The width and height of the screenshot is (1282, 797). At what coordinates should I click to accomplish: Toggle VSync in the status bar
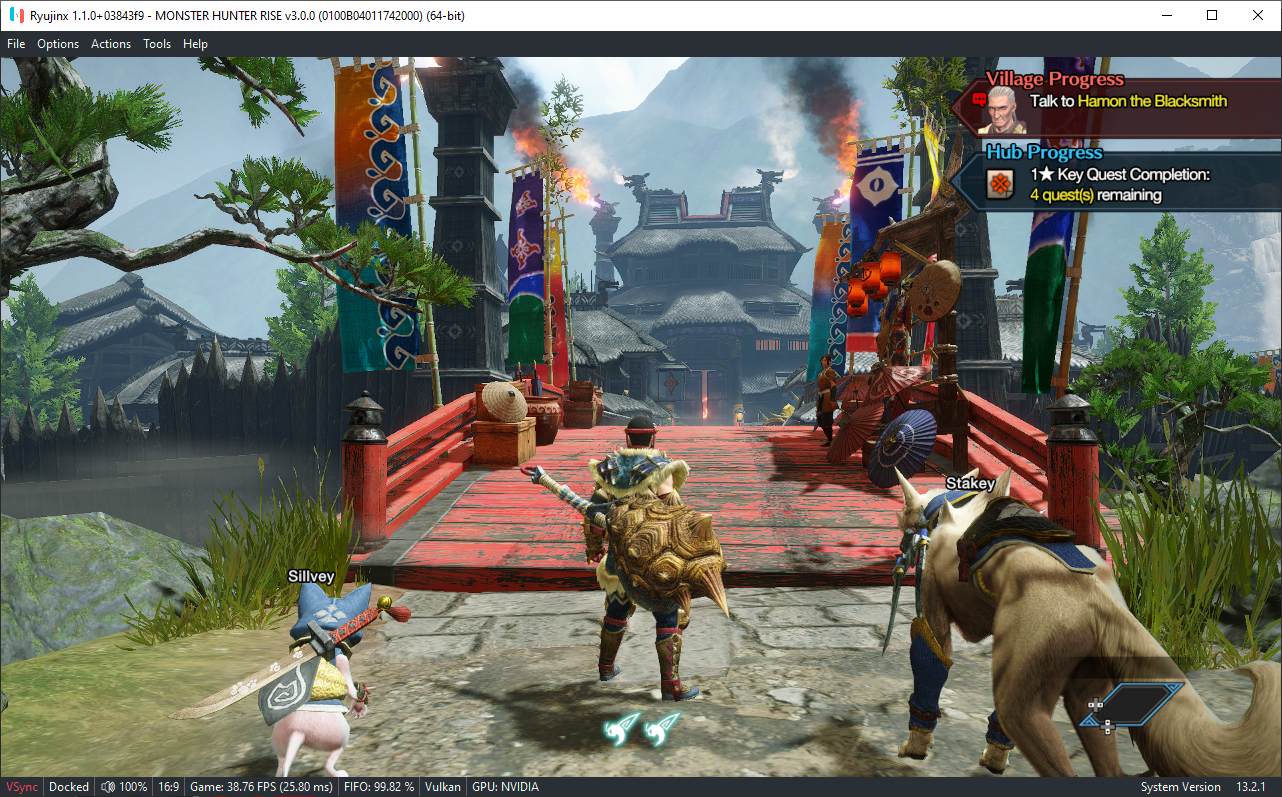coord(22,787)
